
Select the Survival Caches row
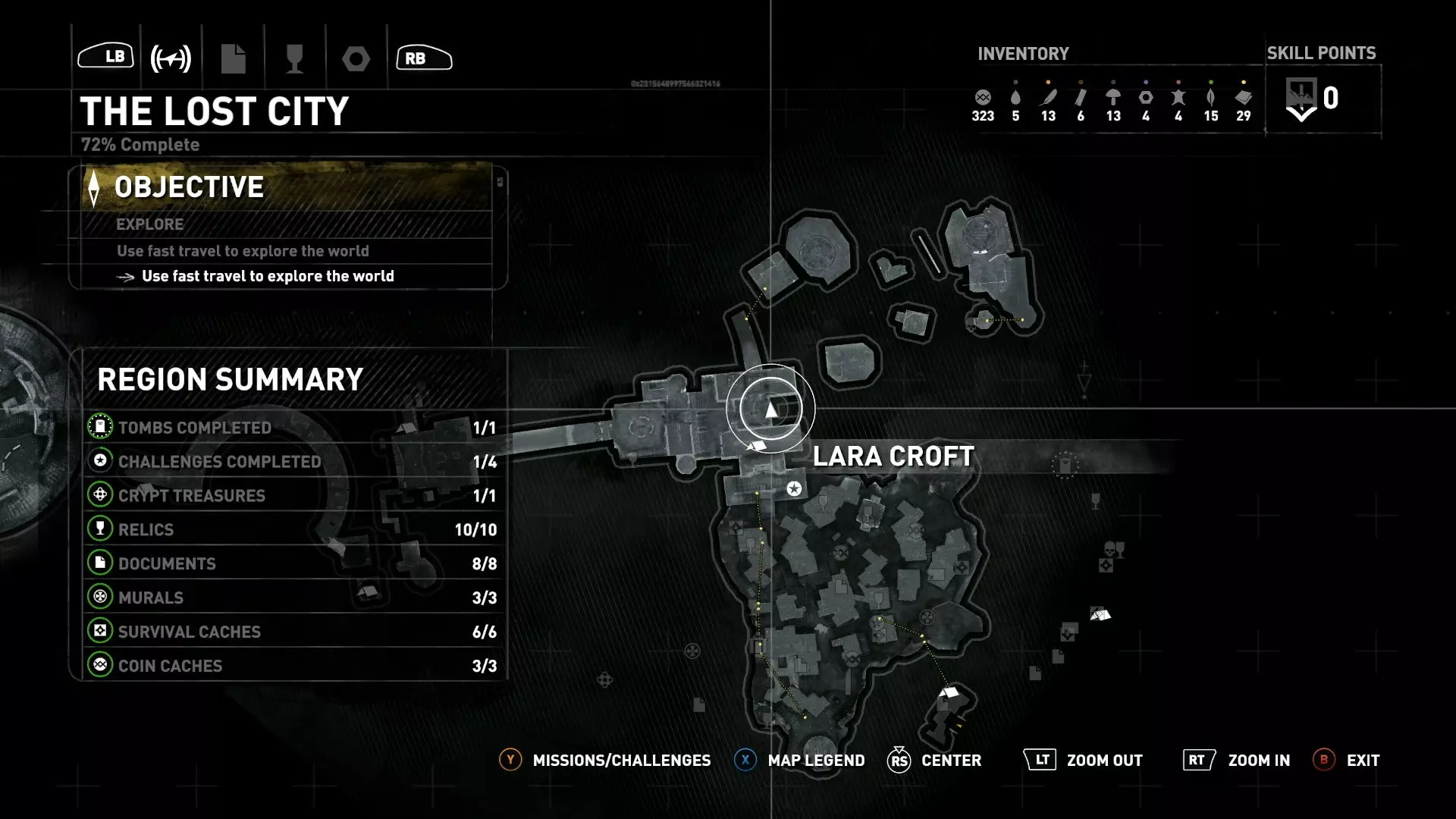[x=292, y=632]
